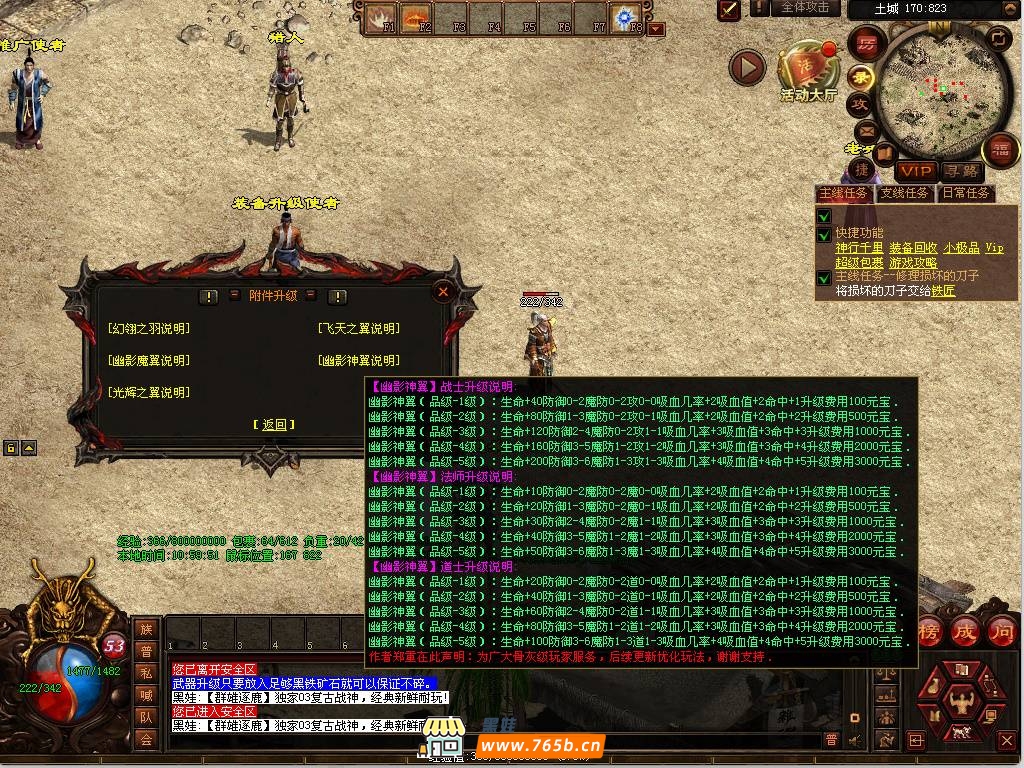Open the 光辉之翼说明 entry

[148, 393]
